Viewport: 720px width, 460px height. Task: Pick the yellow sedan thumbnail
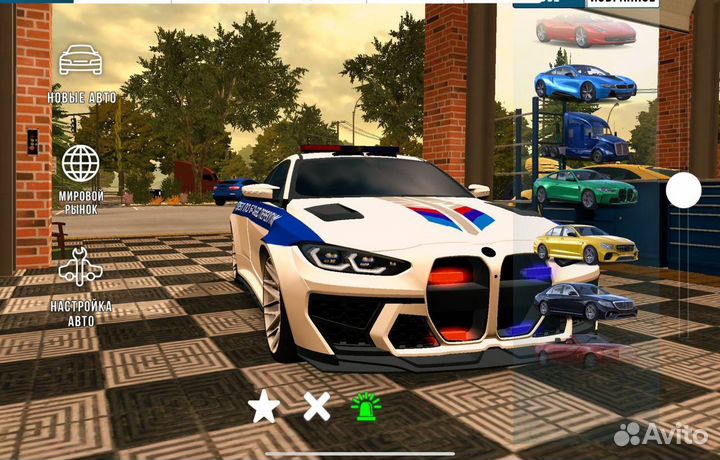click(585, 243)
